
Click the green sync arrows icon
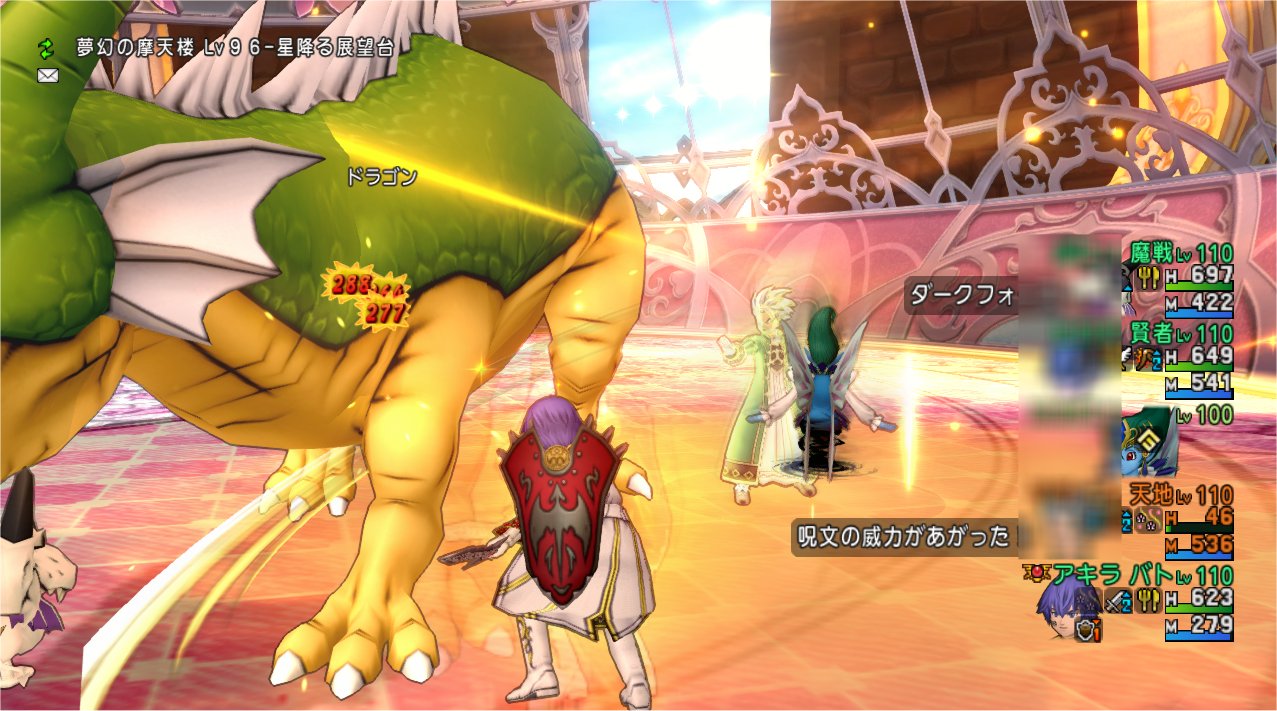pyautogui.click(x=46, y=47)
